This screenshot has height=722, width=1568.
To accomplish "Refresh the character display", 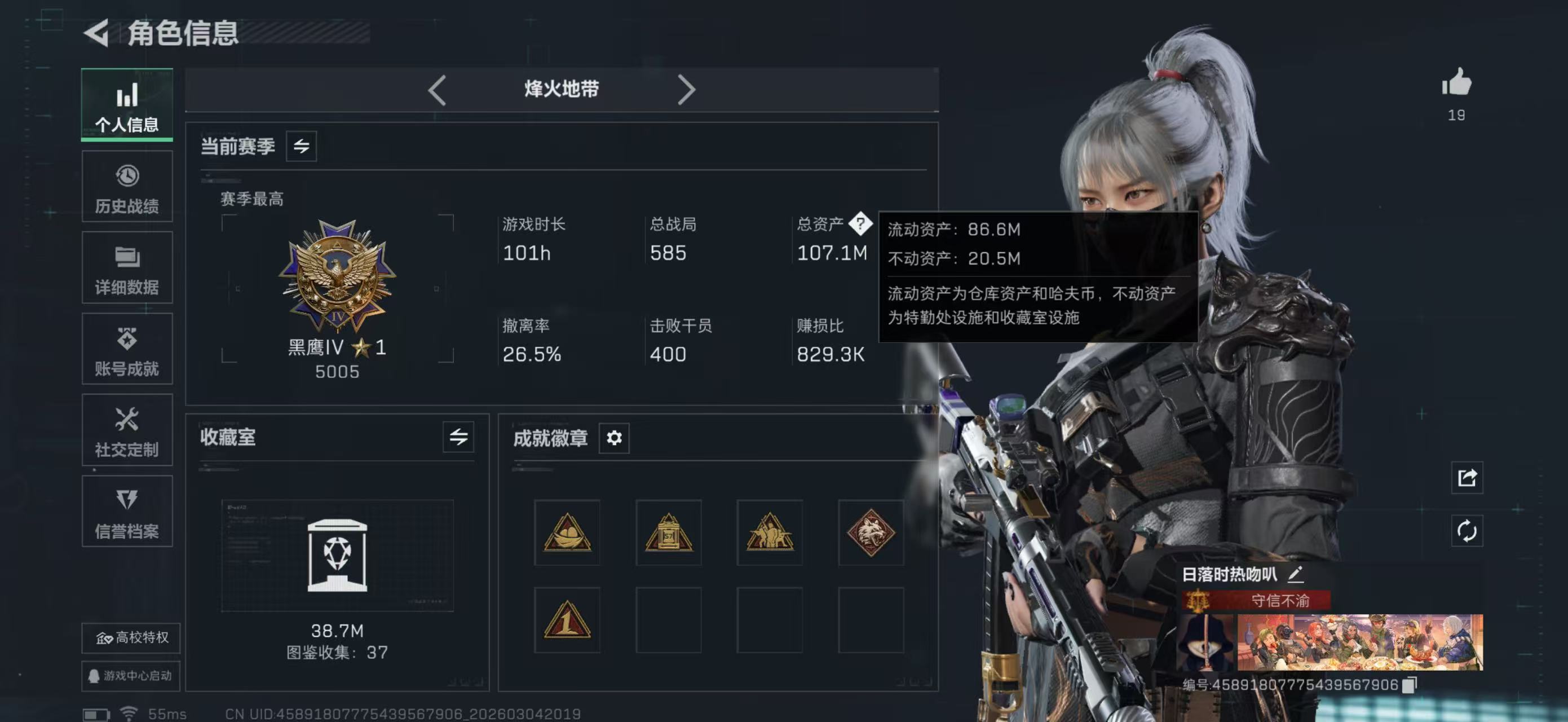I will [x=1467, y=531].
